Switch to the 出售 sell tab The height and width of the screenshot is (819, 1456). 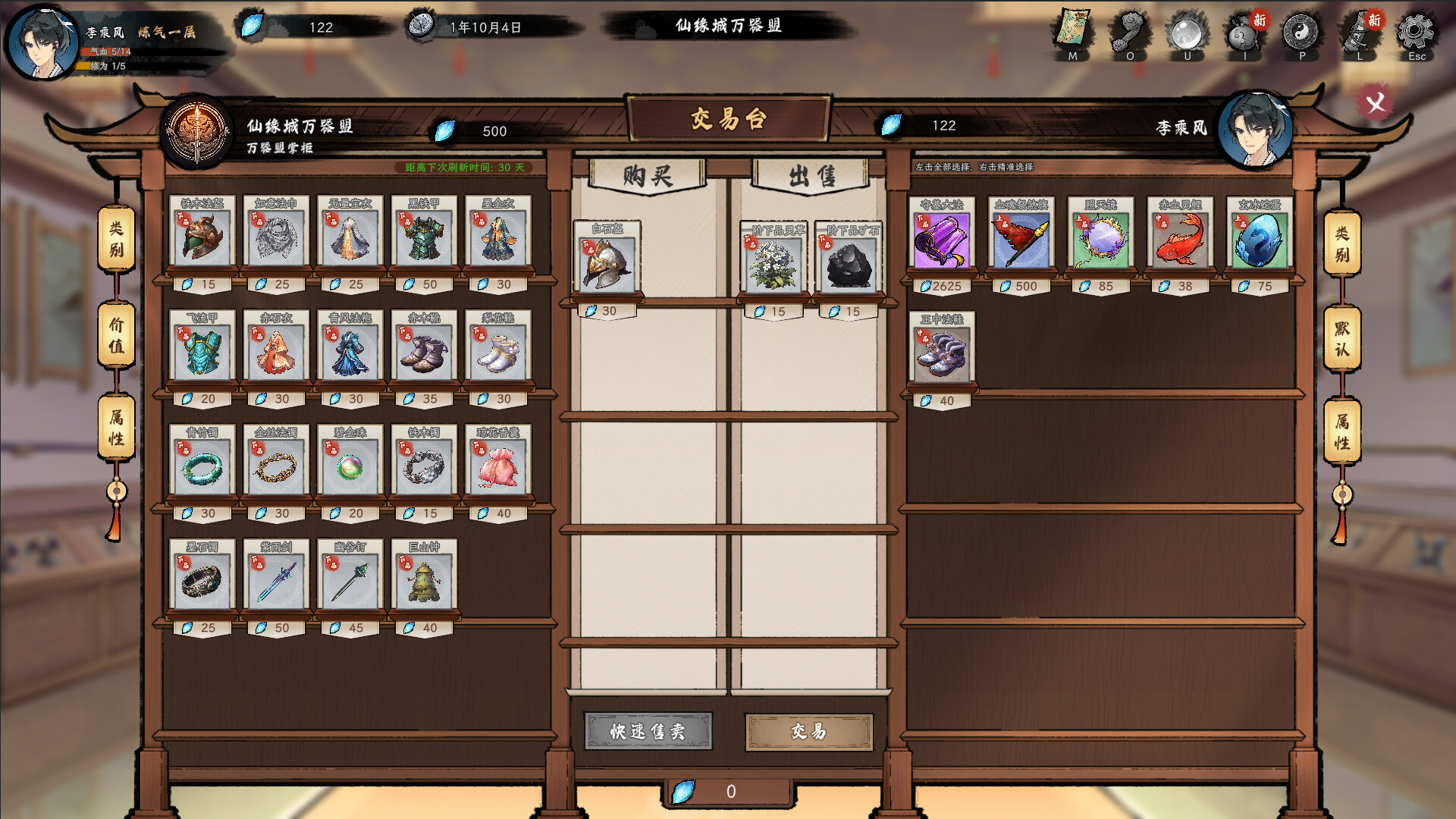pyautogui.click(x=806, y=176)
